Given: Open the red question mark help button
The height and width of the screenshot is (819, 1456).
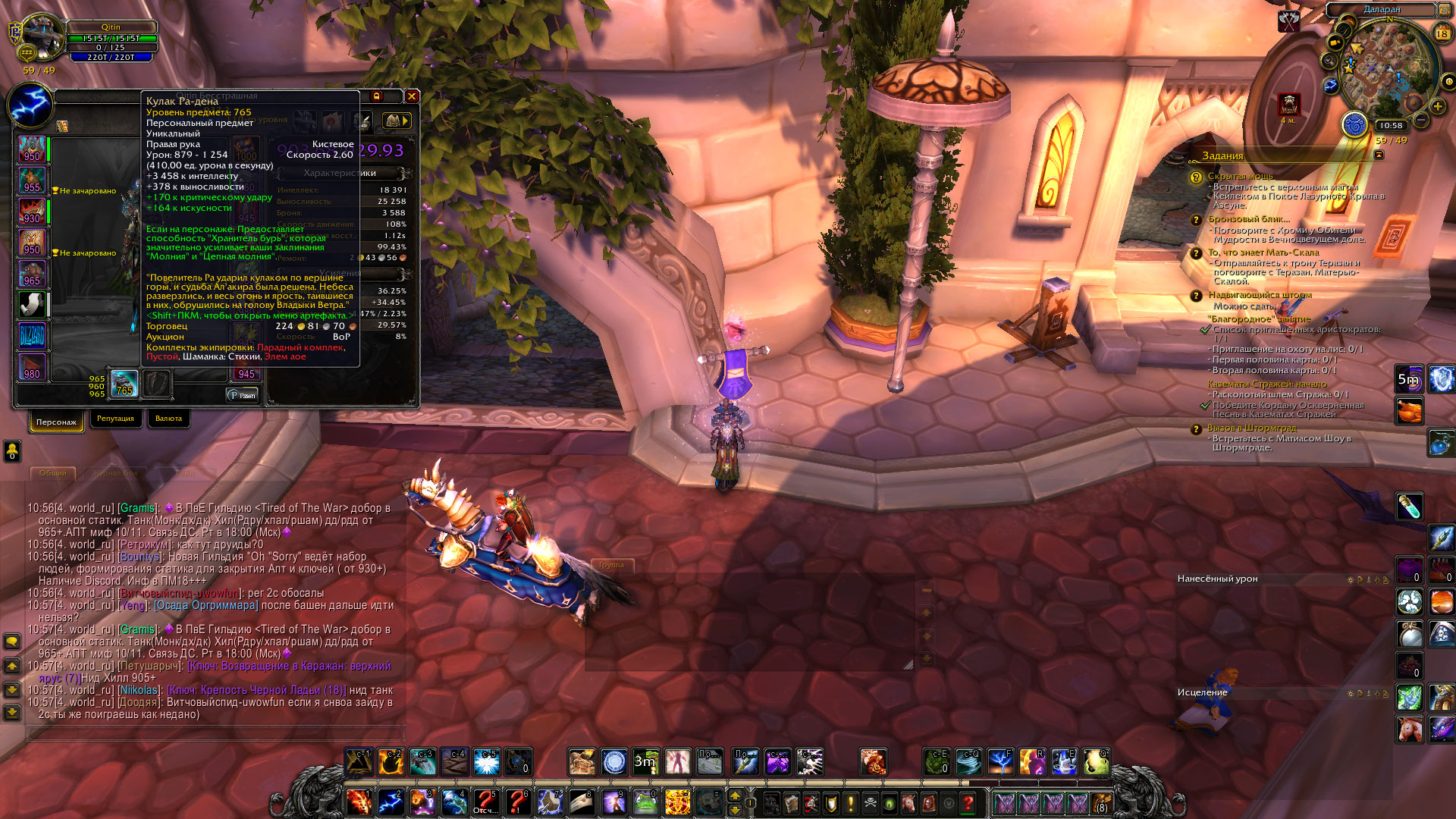Looking at the screenshot, I should point(968,802).
